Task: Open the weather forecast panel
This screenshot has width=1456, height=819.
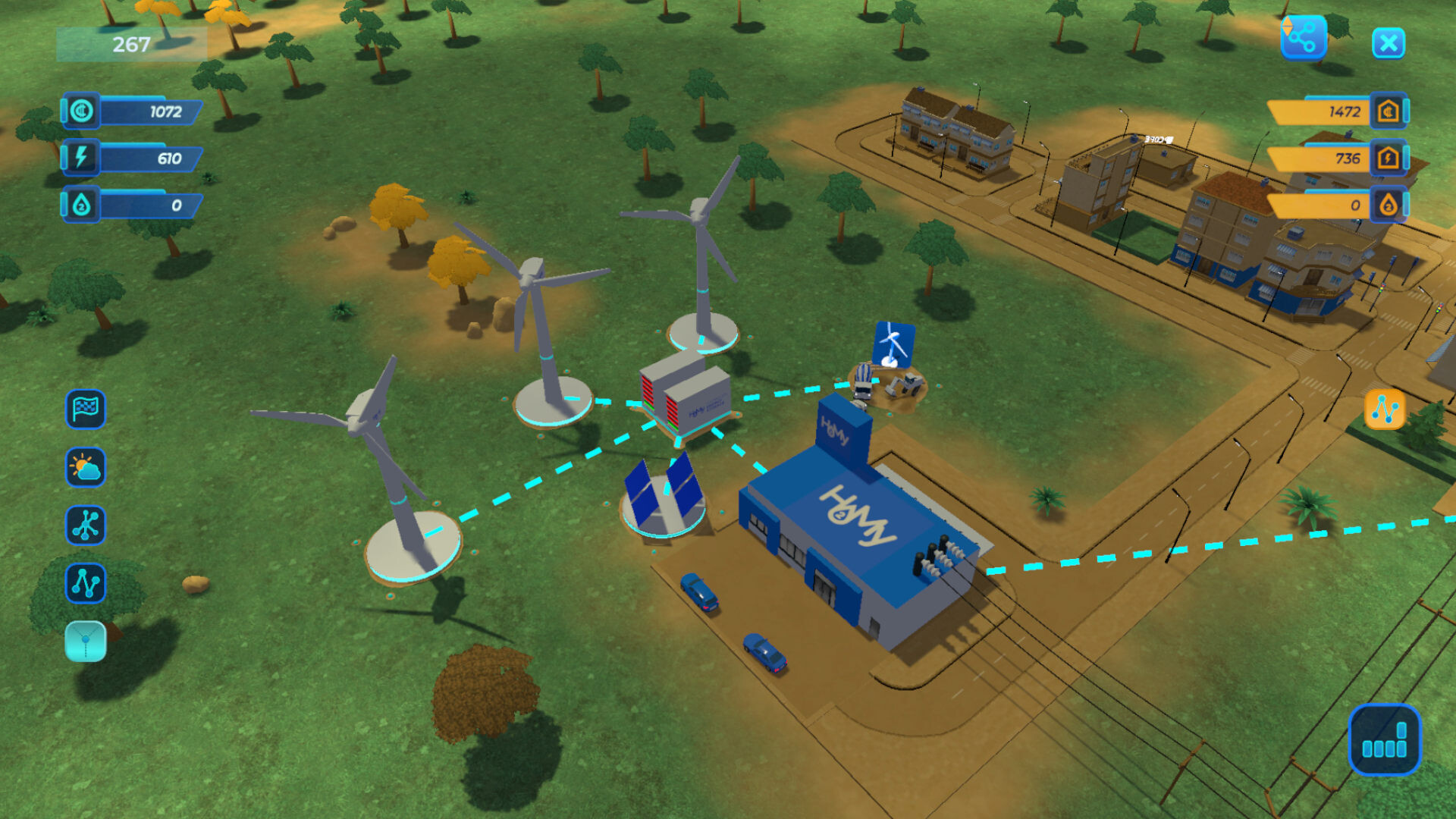Action: point(85,469)
